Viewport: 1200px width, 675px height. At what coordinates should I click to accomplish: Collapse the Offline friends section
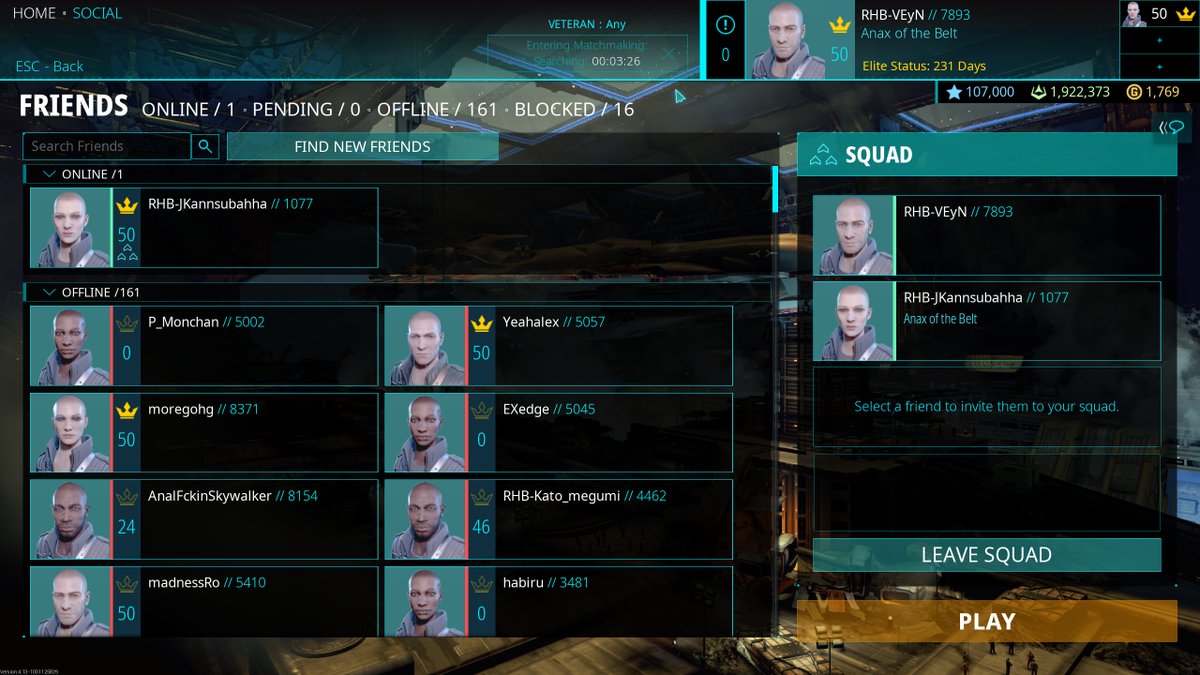[x=49, y=292]
